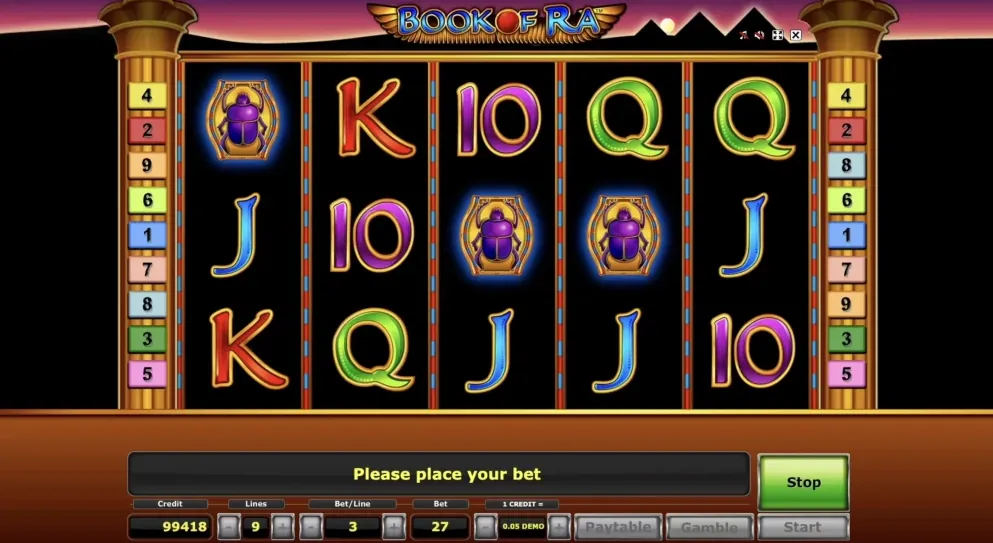
Task: Open the Paytable
Action: pyautogui.click(x=617, y=527)
